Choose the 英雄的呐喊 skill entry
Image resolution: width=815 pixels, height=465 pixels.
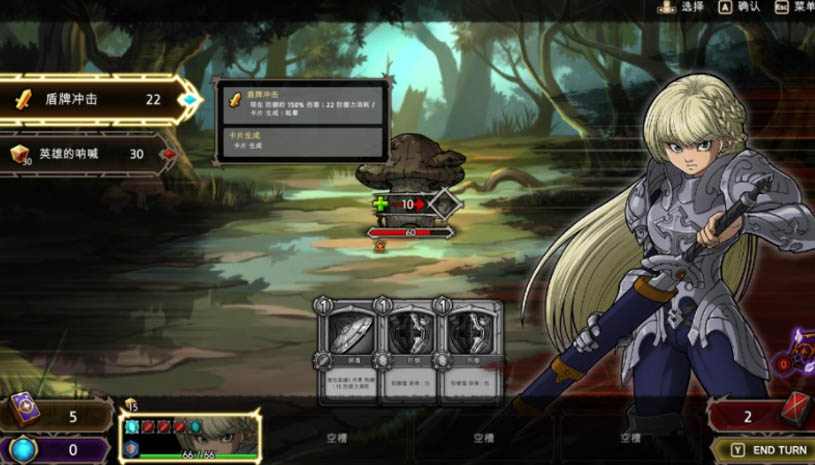coord(90,154)
